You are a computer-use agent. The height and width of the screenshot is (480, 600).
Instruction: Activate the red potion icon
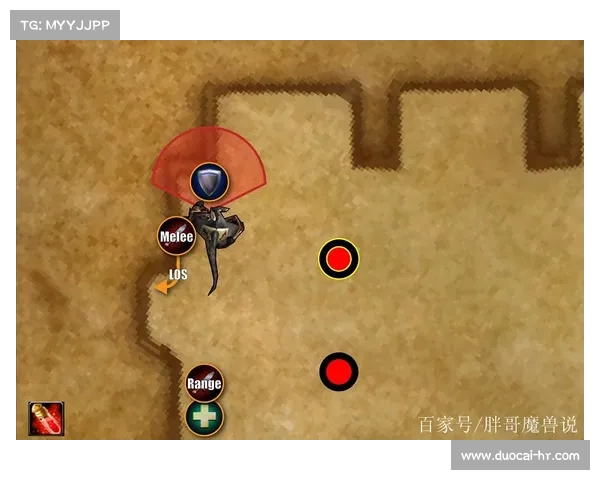click(x=46, y=419)
